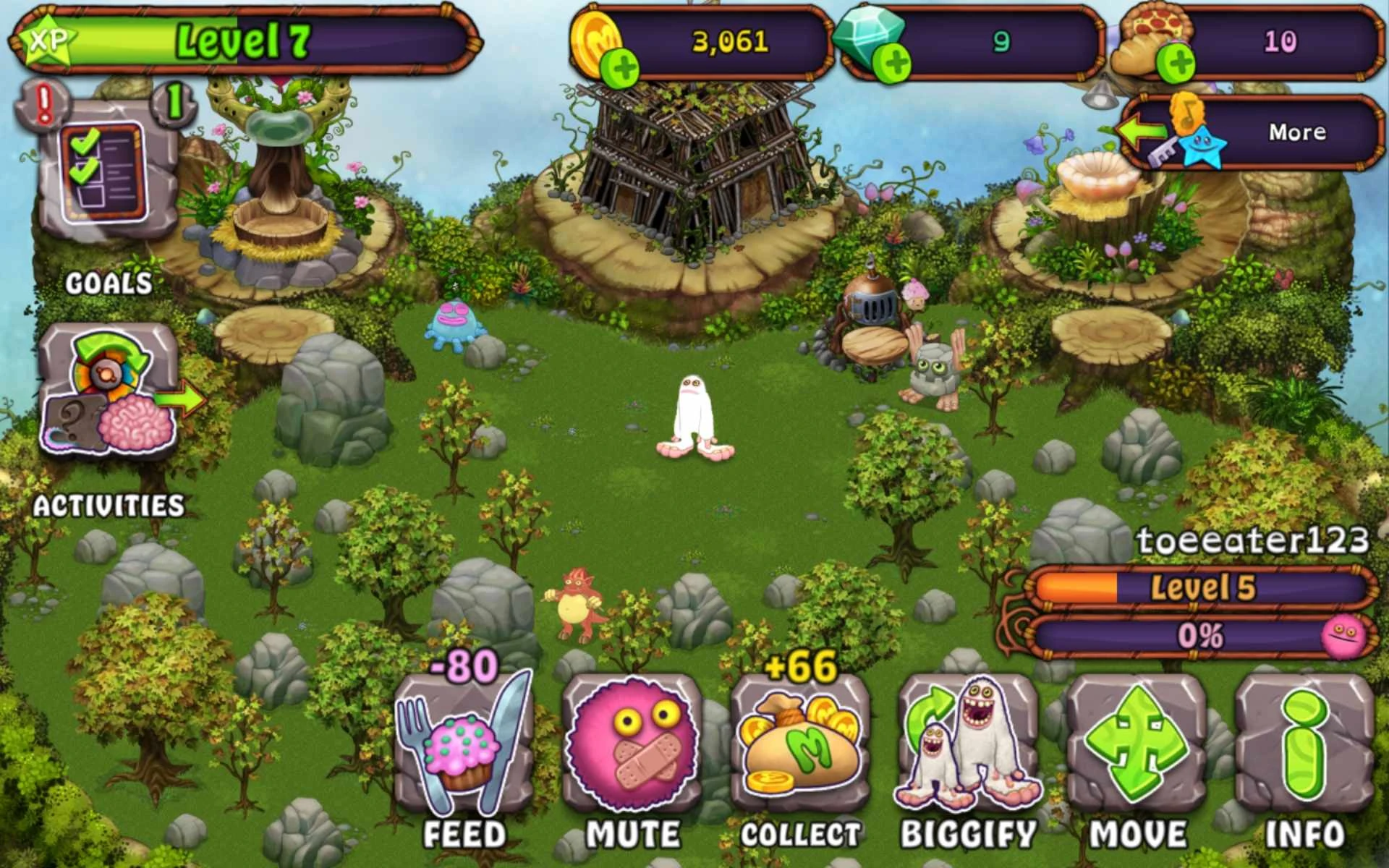Click the orange note friend icon
Image resolution: width=1389 pixels, height=868 pixels.
tap(1186, 112)
